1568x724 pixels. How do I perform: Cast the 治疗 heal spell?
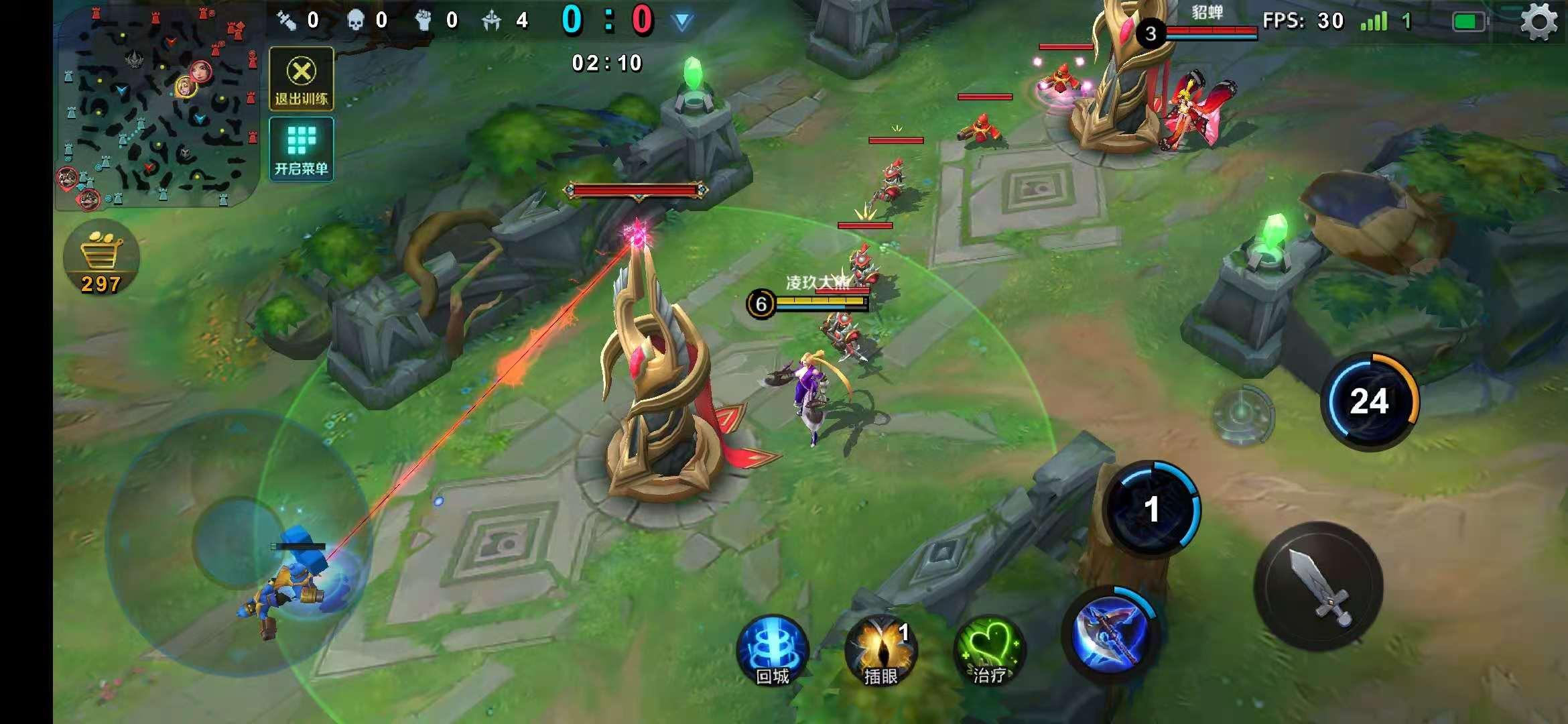tap(988, 650)
